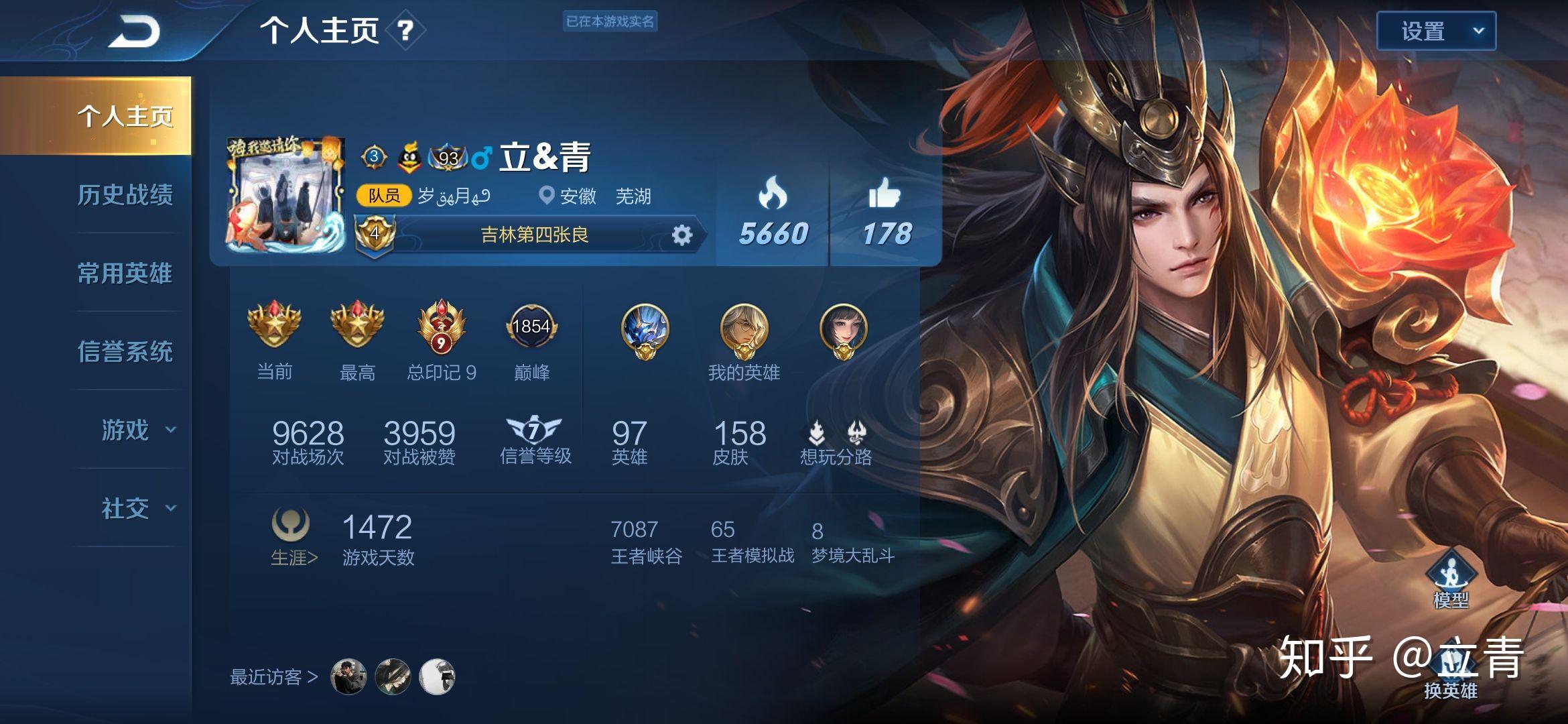The height and width of the screenshot is (724, 1568).
Task: Click the thumbs-up likes button
Action: pos(885,211)
